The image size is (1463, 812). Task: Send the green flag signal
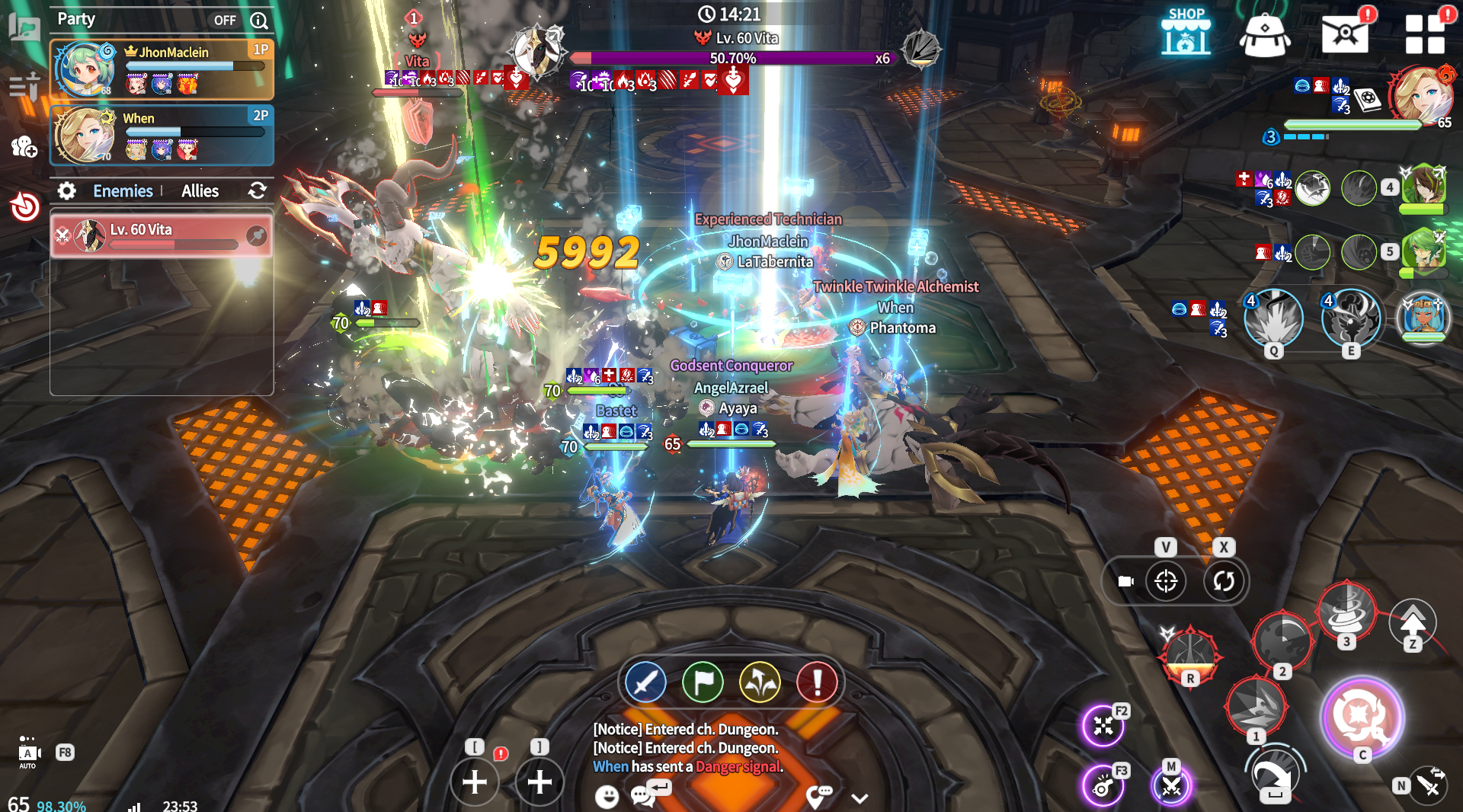pos(703,683)
